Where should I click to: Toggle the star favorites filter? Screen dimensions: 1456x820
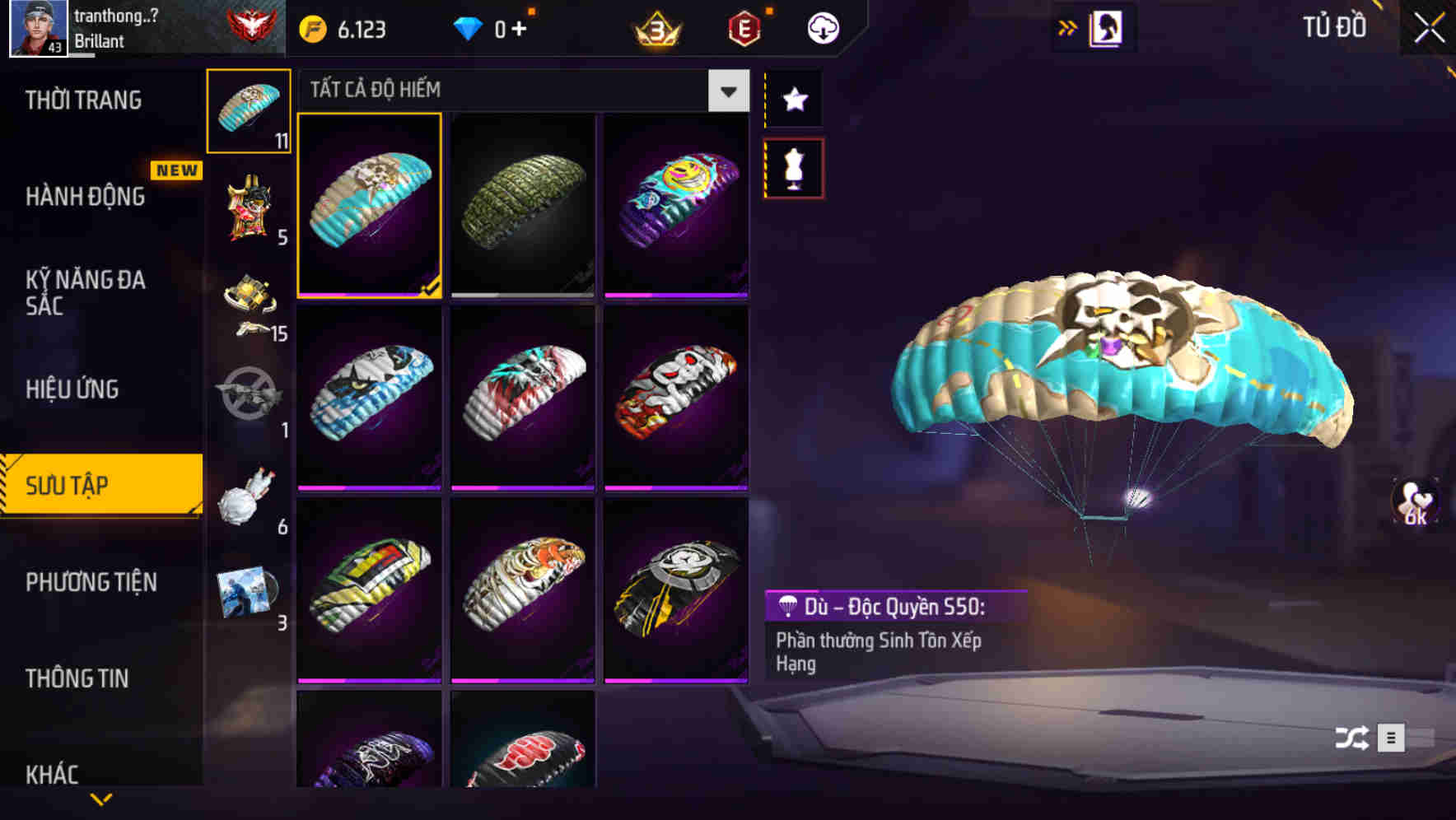click(x=793, y=99)
